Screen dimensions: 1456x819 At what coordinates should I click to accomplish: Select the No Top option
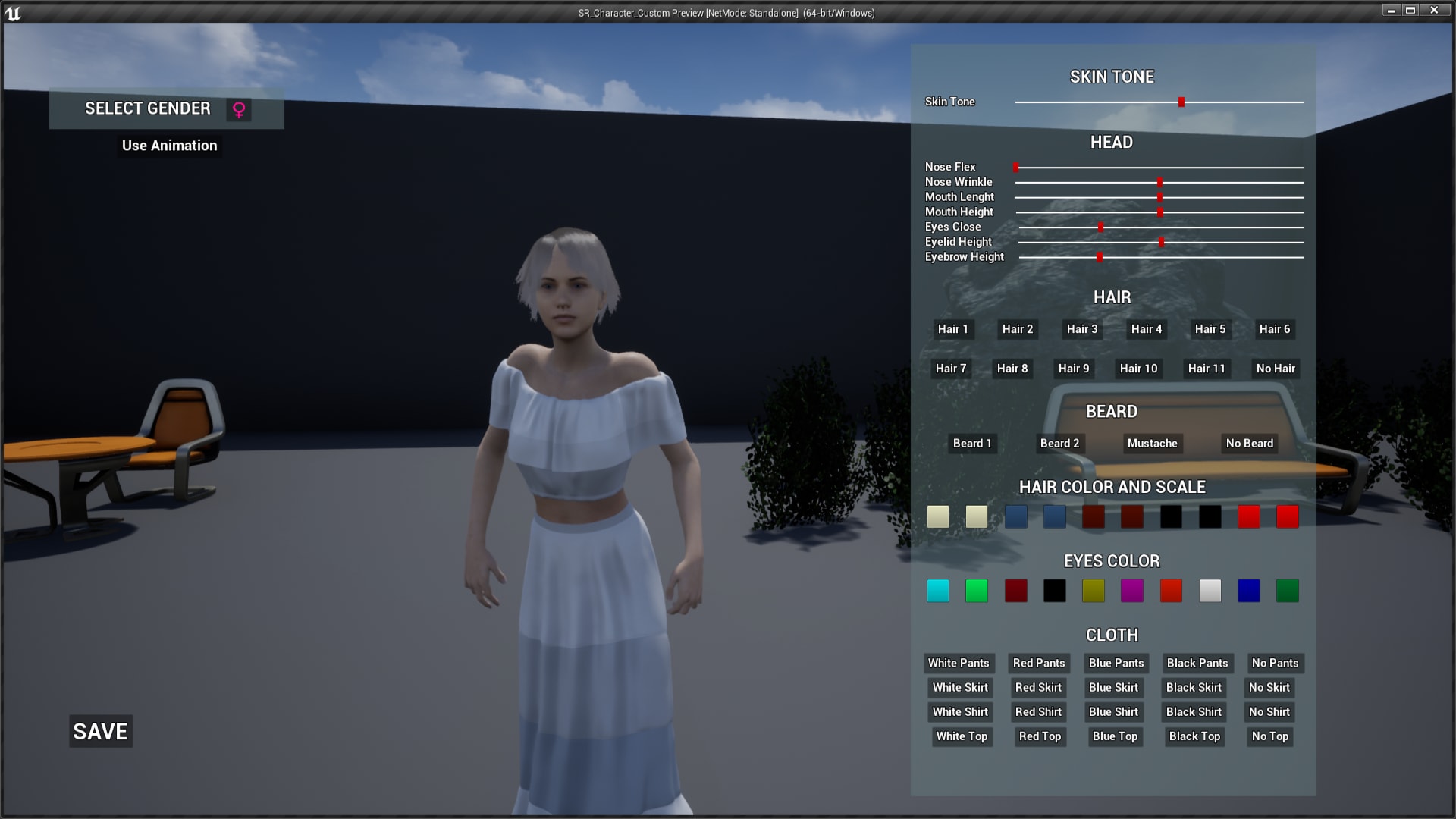(x=1269, y=736)
